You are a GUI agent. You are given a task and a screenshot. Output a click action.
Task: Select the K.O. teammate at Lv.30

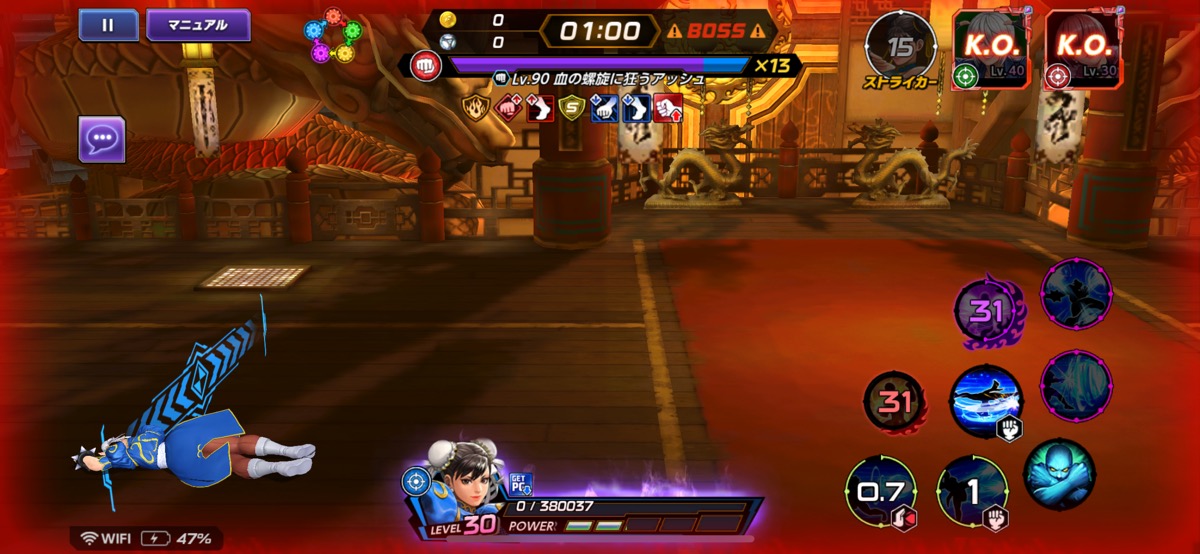coord(1084,49)
